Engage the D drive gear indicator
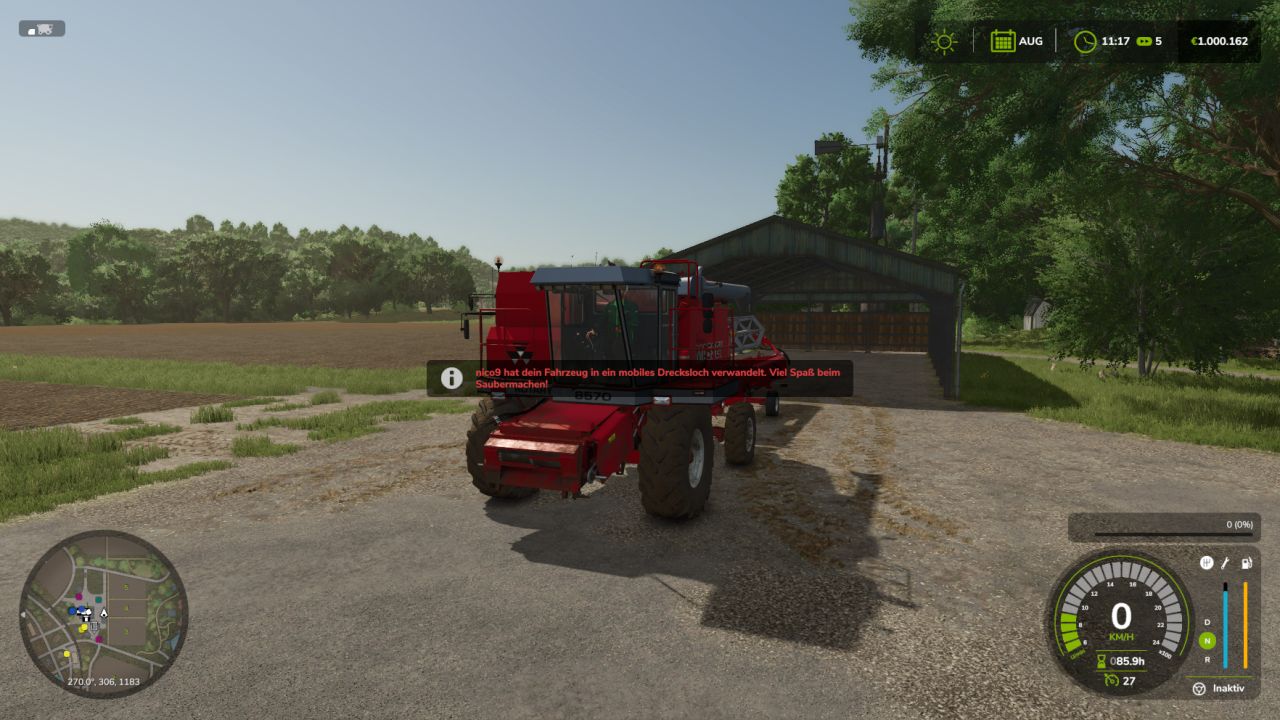The height and width of the screenshot is (720, 1280). coord(1206,622)
